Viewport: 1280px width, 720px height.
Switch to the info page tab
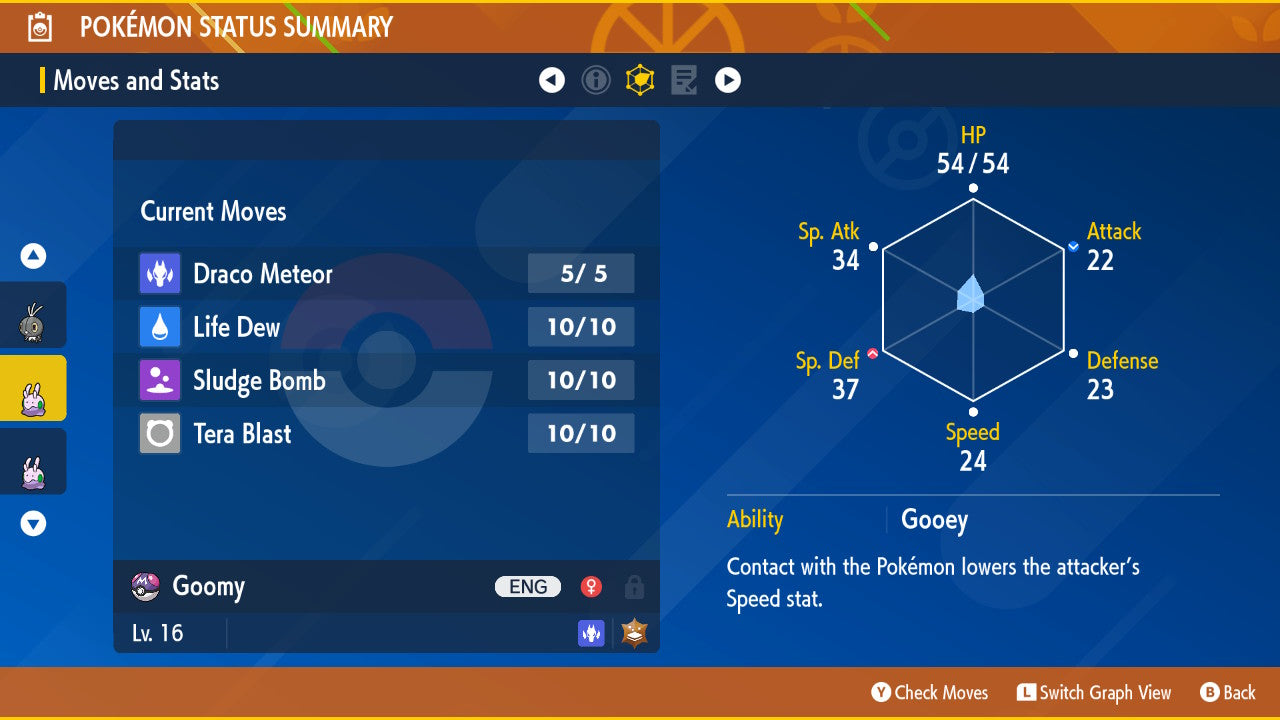(596, 80)
